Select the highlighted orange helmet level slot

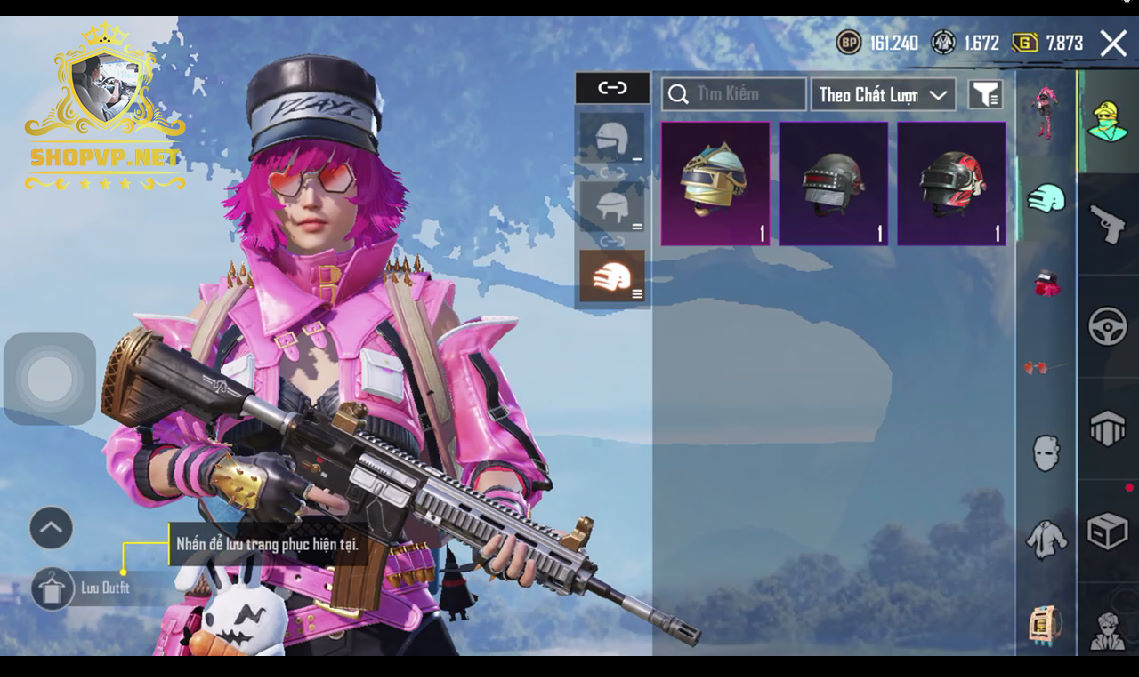point(611,276)
